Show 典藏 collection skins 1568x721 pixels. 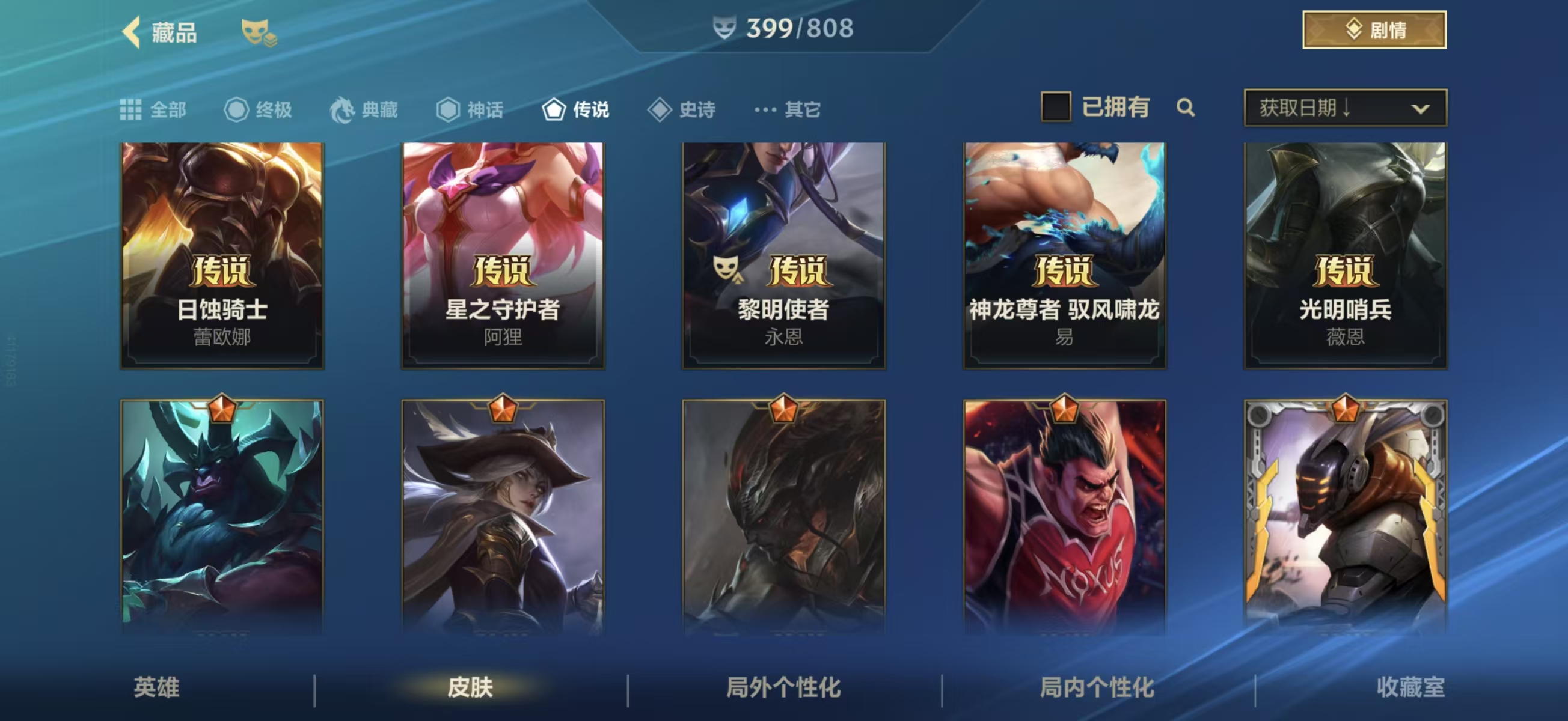point(364,109)
